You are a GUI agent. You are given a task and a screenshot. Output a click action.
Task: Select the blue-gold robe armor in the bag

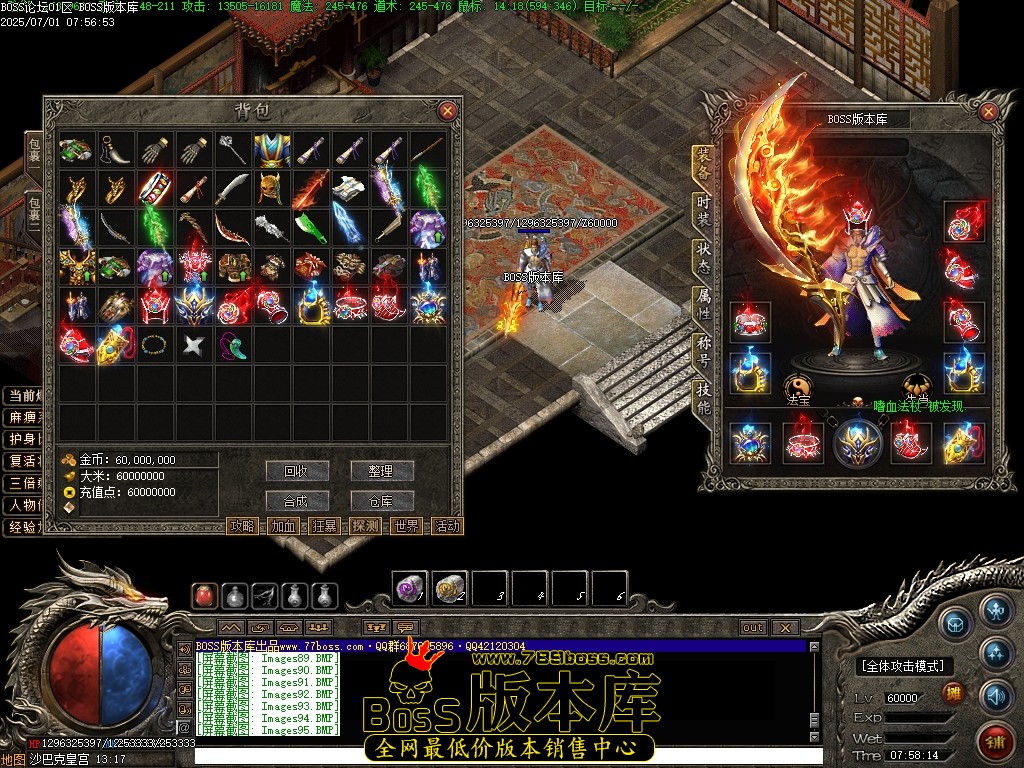click(x=271, y=150)
